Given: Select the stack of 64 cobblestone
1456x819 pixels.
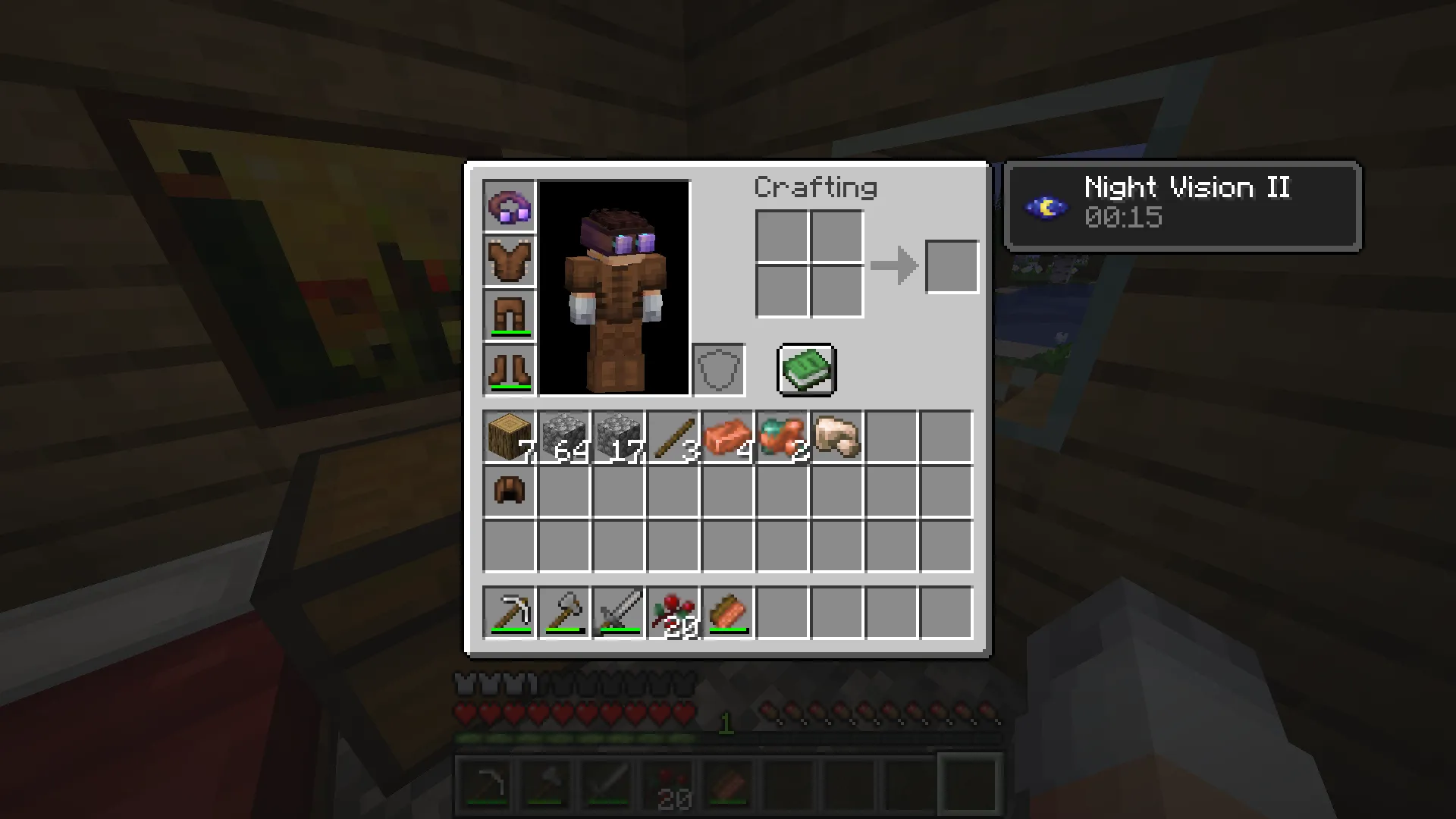Looking at the screenshot, I should click(x=563, y=435).
